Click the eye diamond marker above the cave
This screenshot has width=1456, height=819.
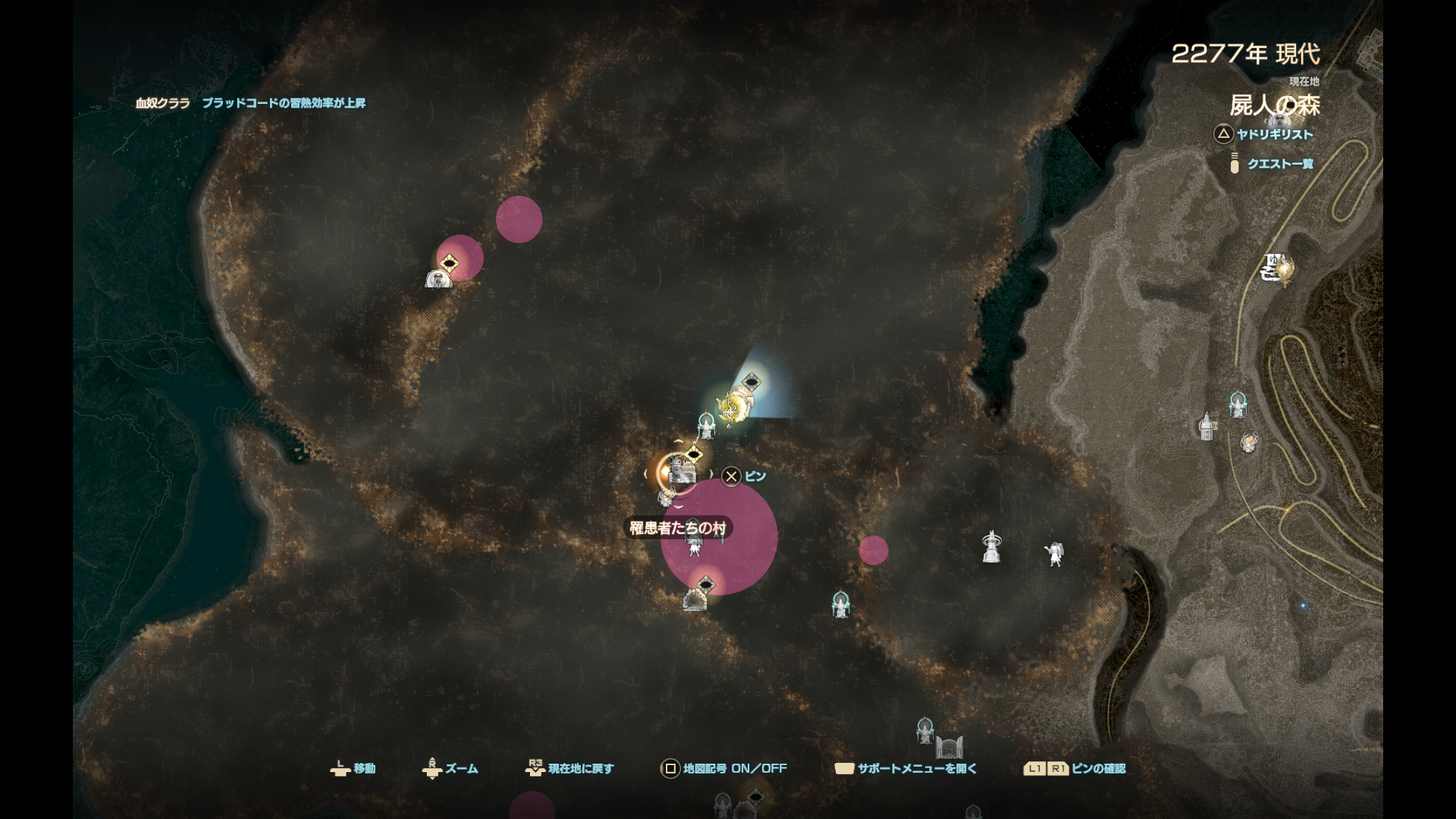pos(706,584)
